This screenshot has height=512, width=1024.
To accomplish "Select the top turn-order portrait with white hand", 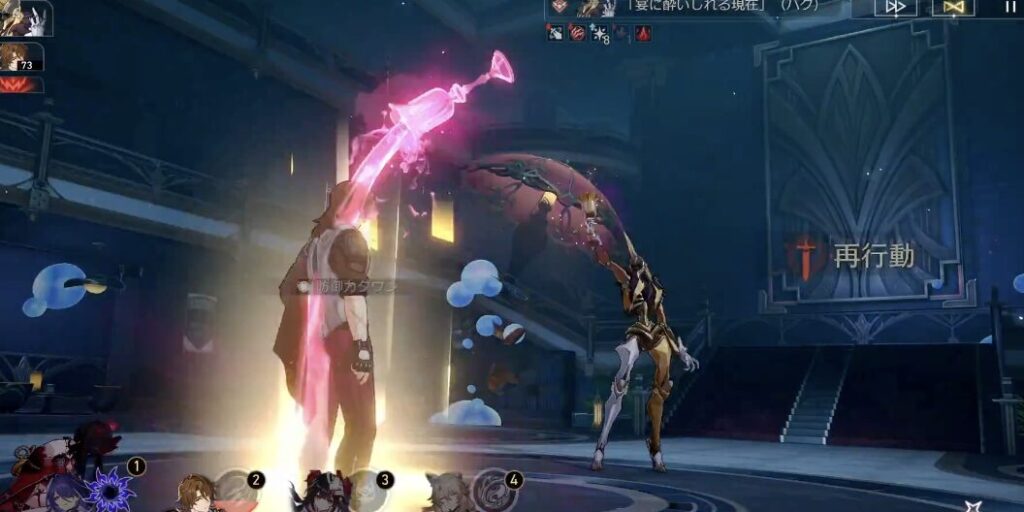I will click(x=24, y=17).
